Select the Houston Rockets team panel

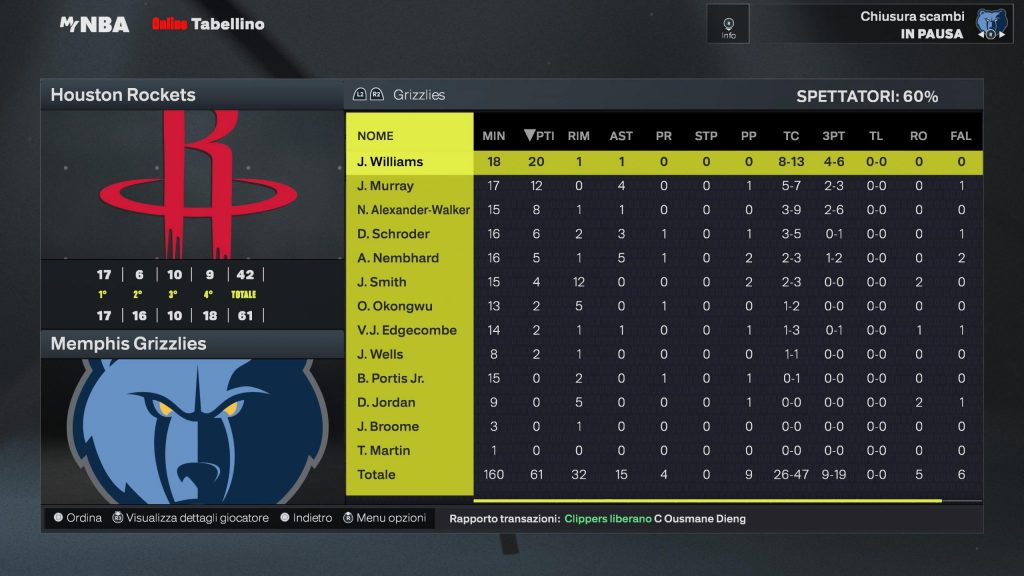click(191, 95)
